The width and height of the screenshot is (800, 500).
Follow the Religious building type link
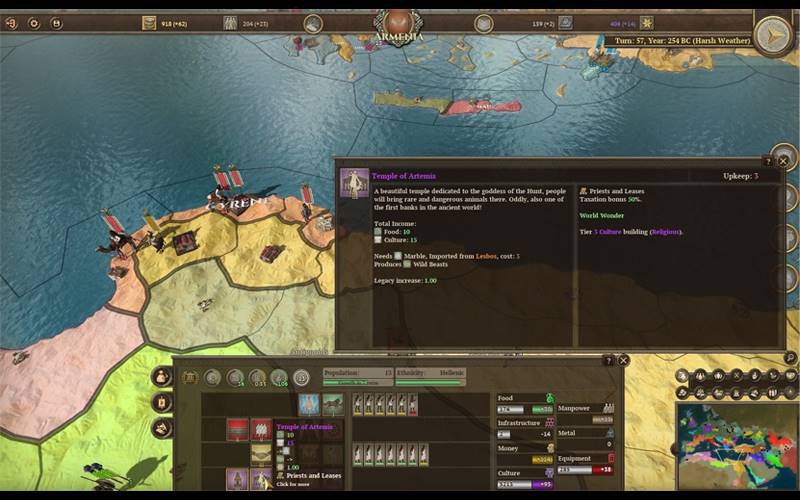pyautogui.click(x=664, y=232)
